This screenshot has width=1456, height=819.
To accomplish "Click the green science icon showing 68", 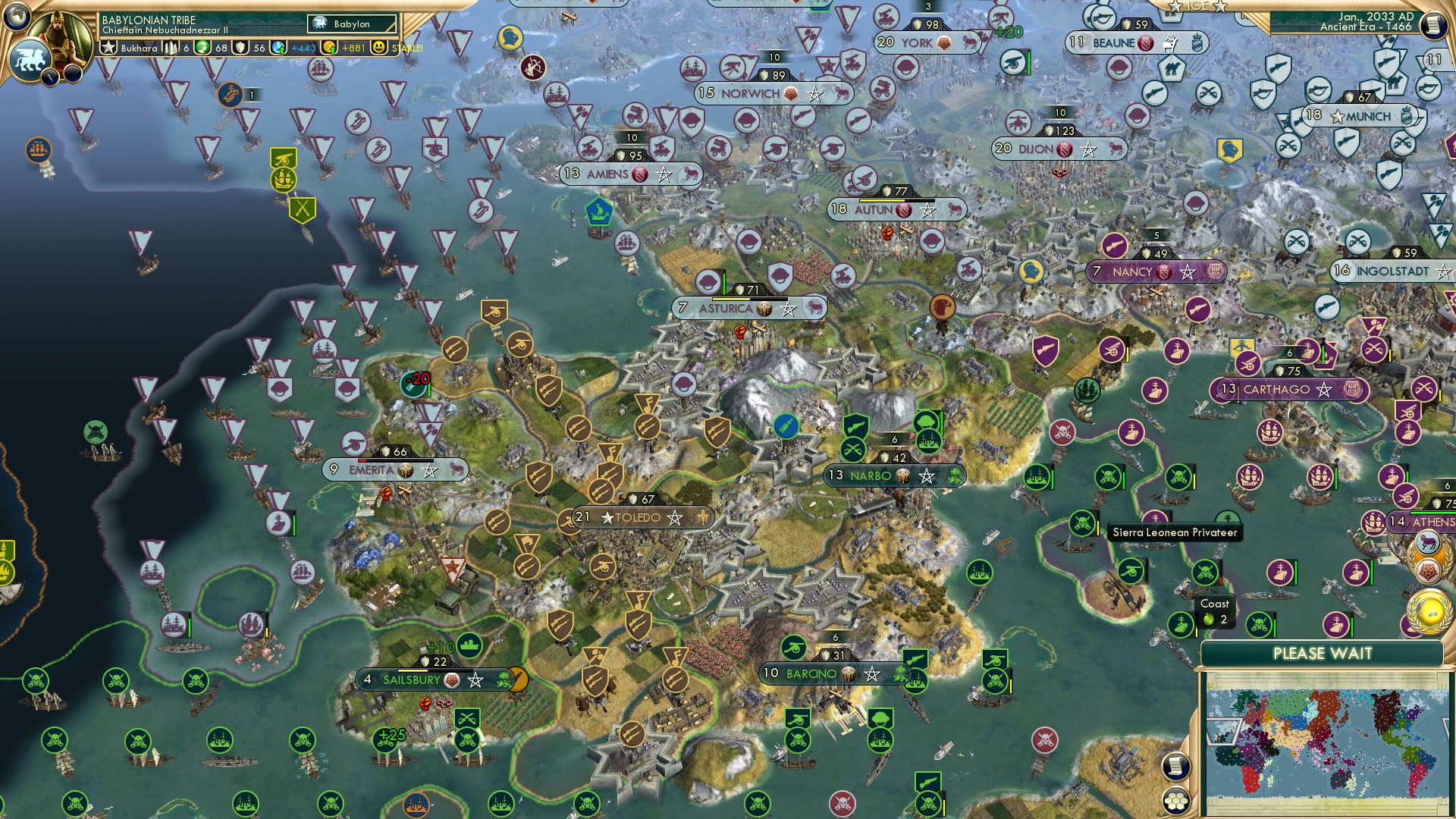I will pos(203,48).
